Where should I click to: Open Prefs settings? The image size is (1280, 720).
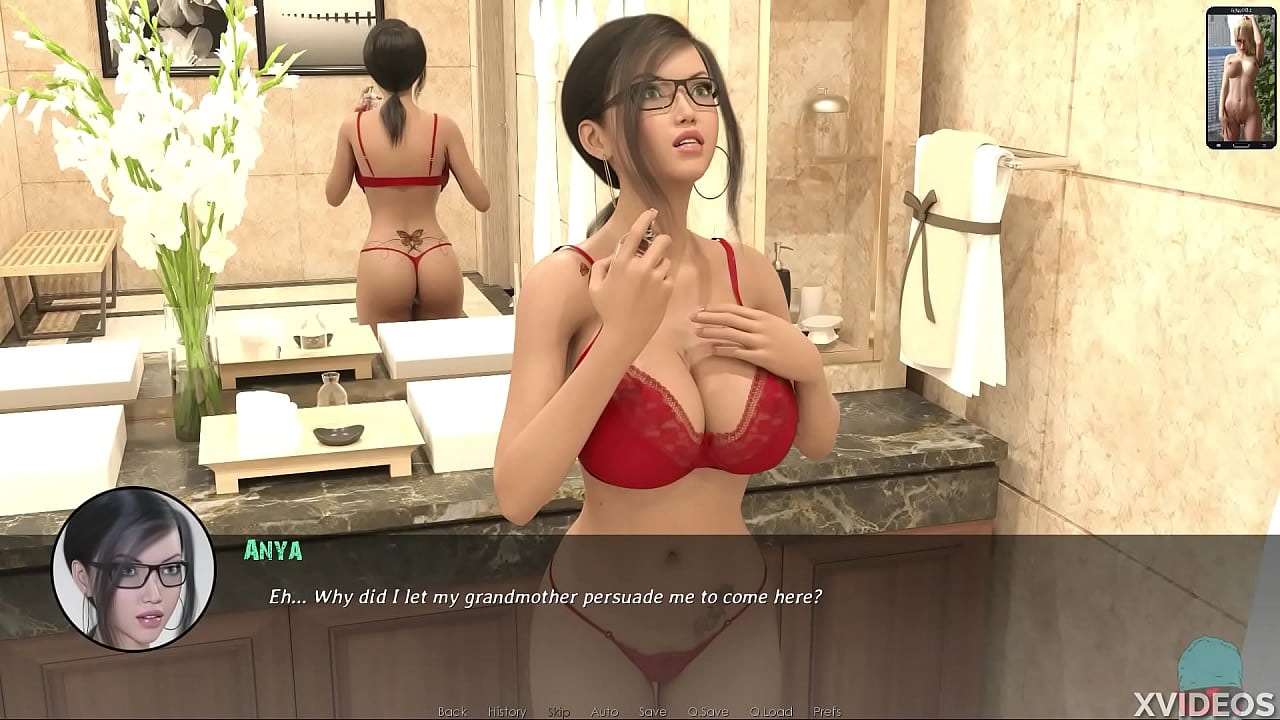(827, 712)
